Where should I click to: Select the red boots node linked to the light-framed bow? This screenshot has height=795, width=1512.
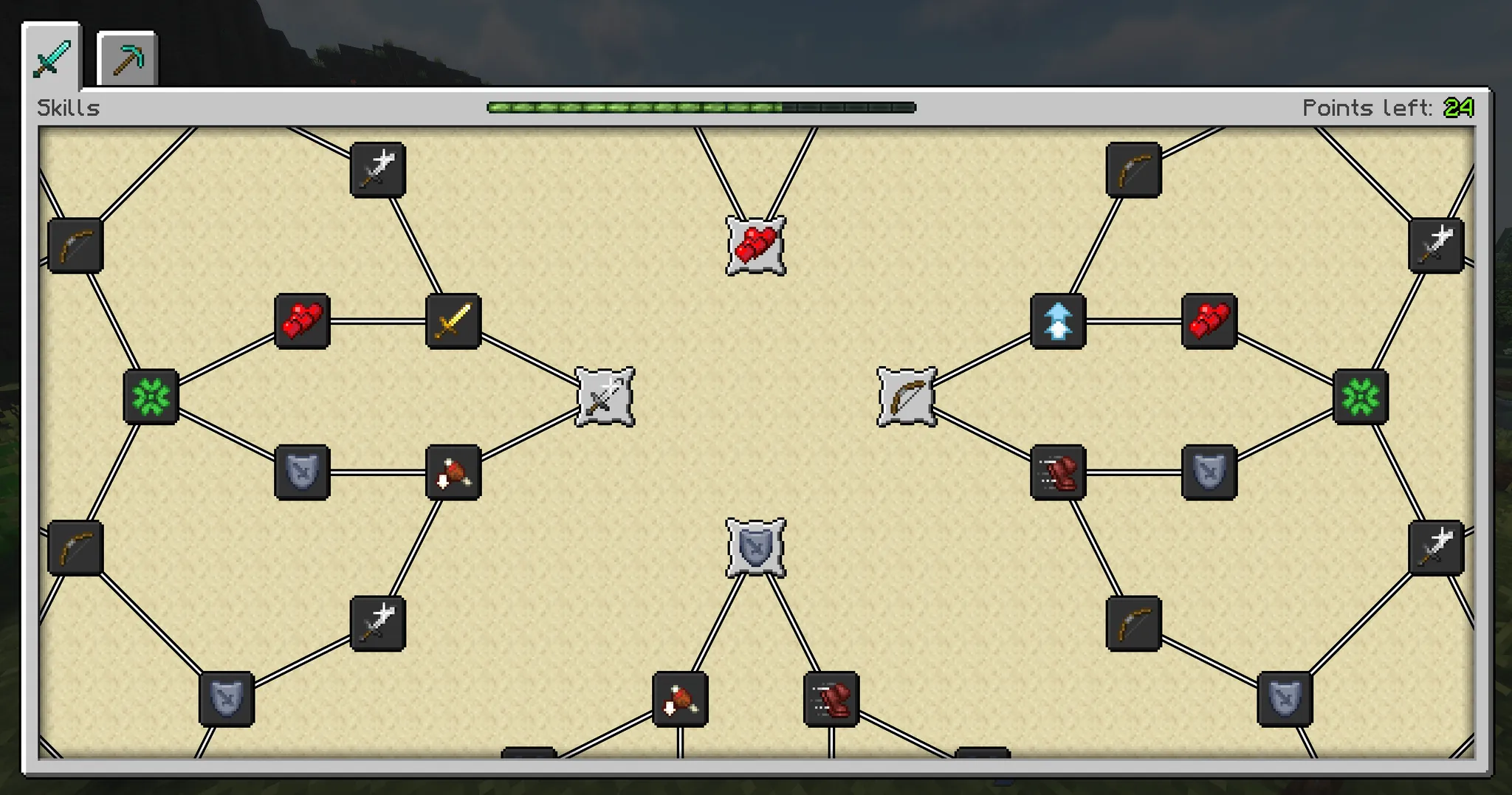point(1058,472)
